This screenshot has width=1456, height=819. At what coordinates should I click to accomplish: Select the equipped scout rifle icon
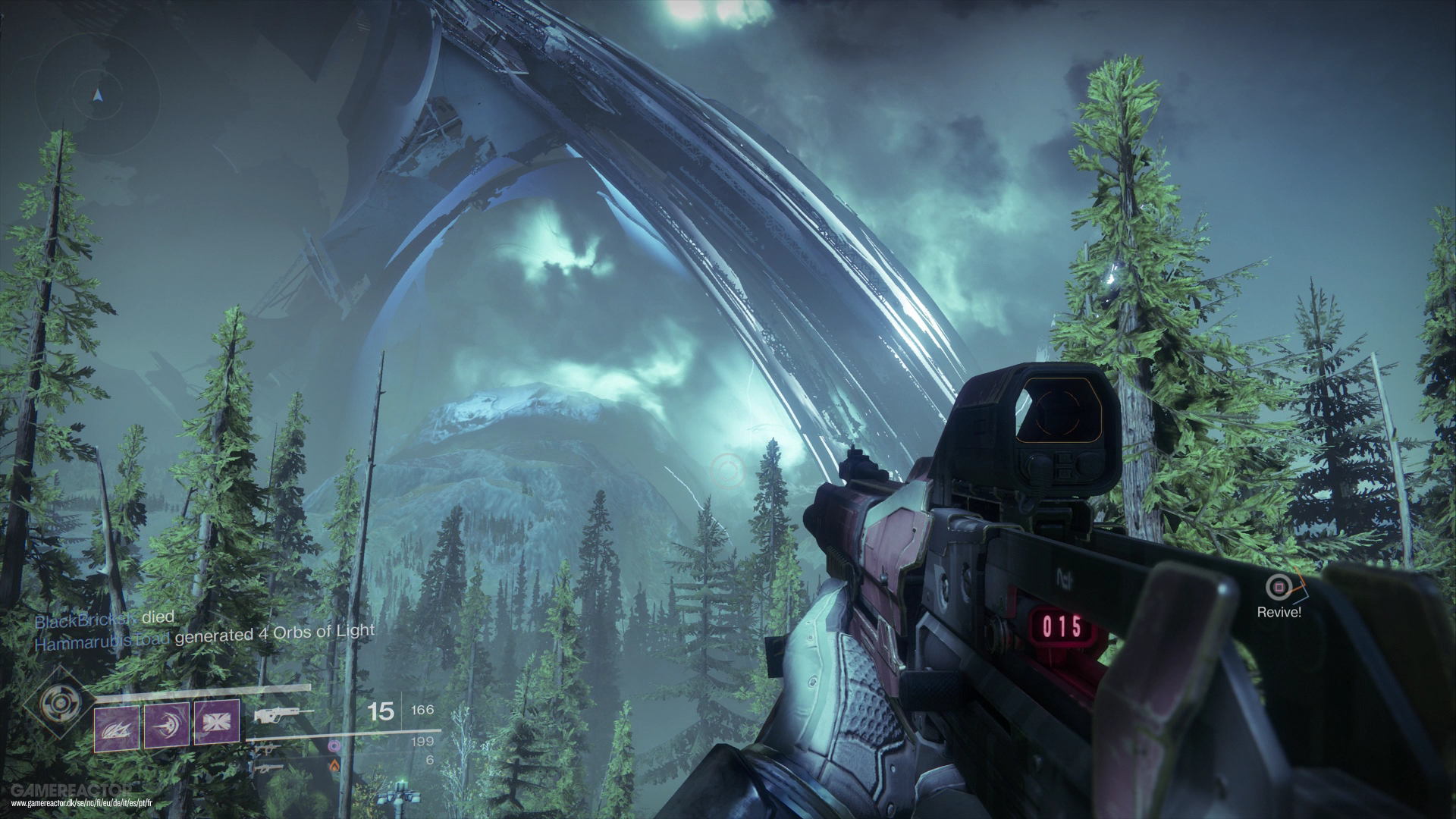[280, 714]
